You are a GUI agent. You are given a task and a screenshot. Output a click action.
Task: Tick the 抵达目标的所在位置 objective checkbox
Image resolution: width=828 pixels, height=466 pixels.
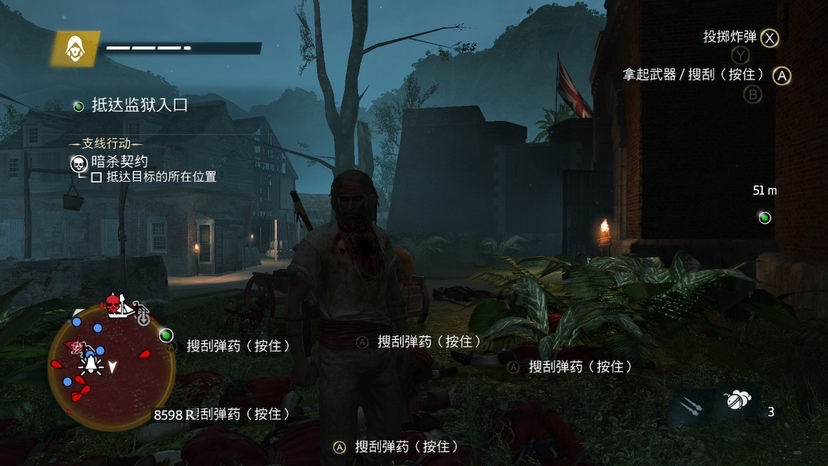[x=96, y=177]
